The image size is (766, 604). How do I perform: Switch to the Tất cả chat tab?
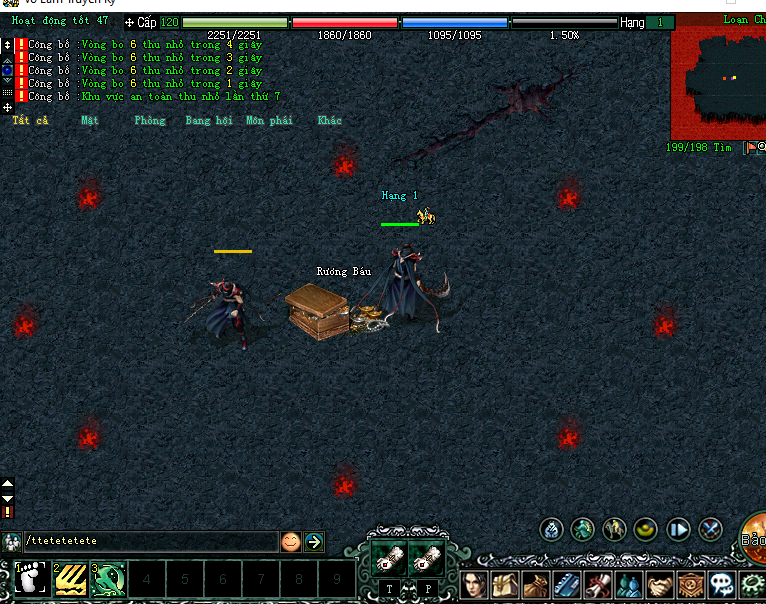(29, 120)
